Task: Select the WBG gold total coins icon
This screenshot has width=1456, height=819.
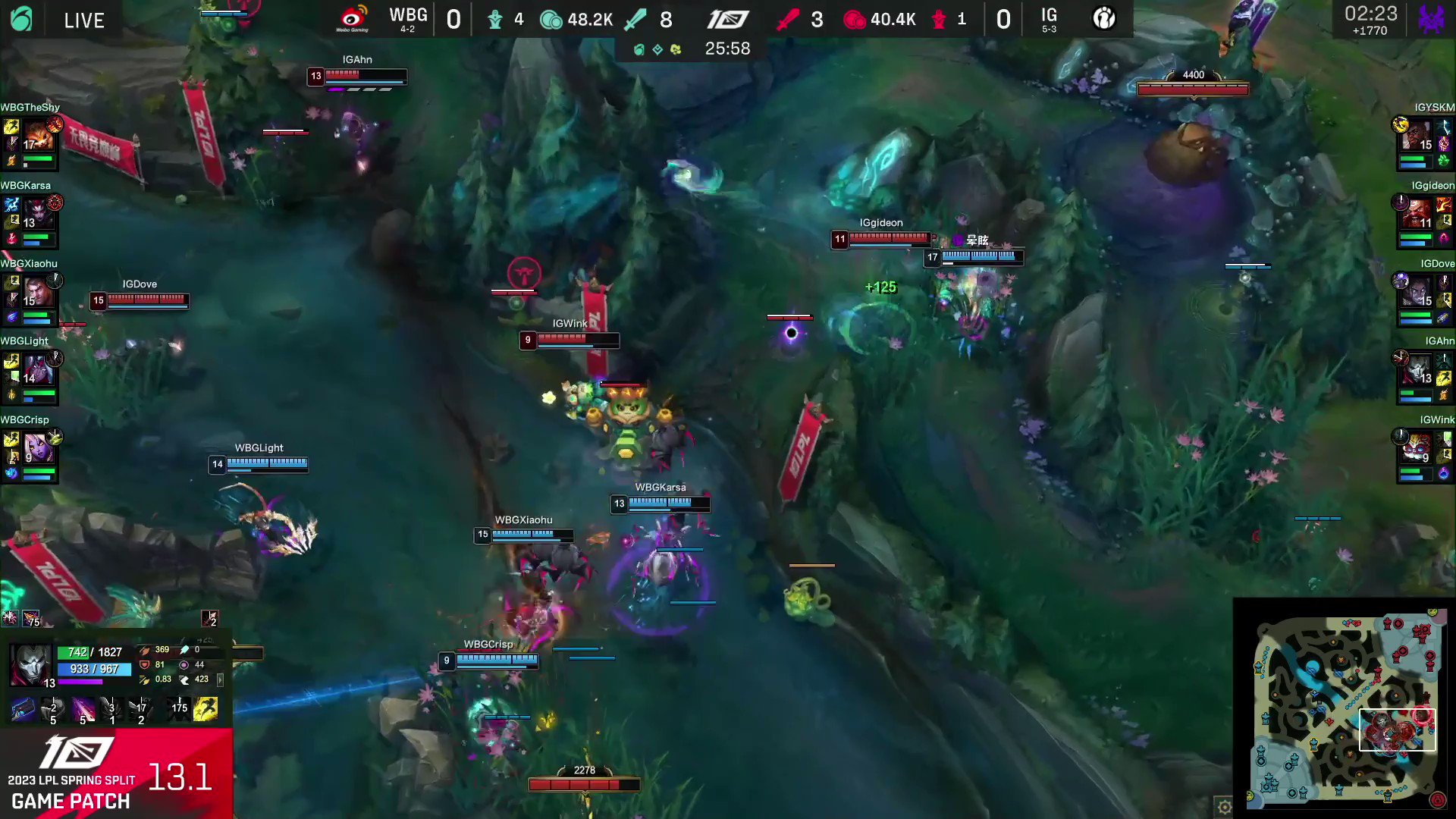Action: click(551, 19)
